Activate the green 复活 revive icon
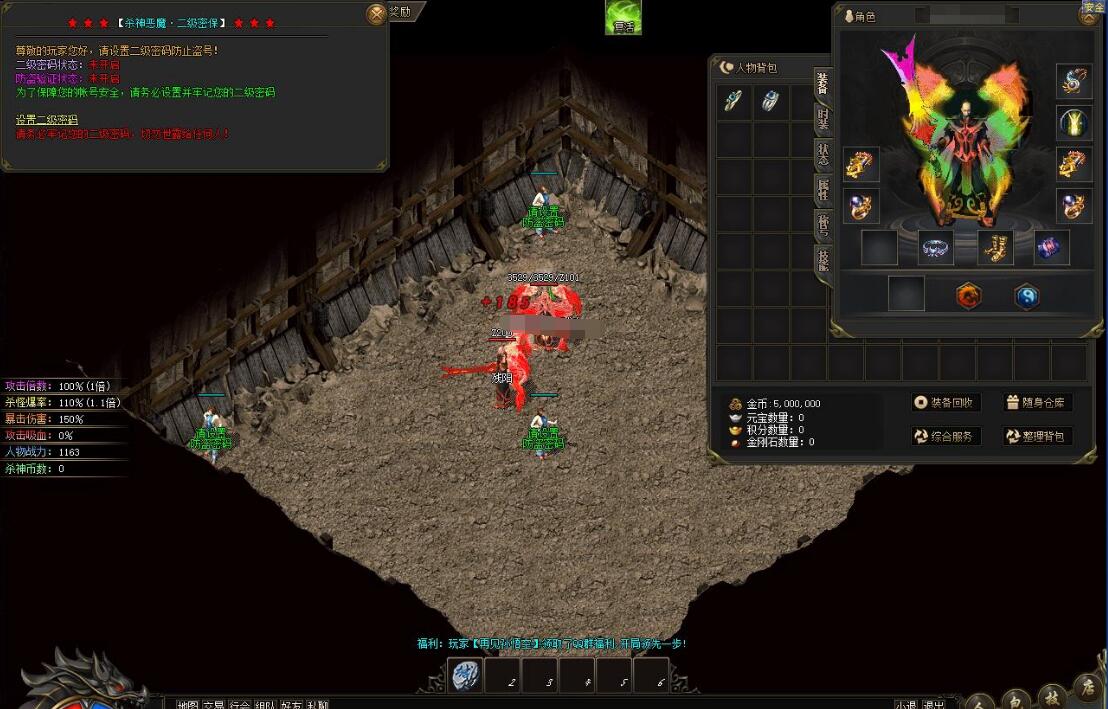 coord(623,18)
